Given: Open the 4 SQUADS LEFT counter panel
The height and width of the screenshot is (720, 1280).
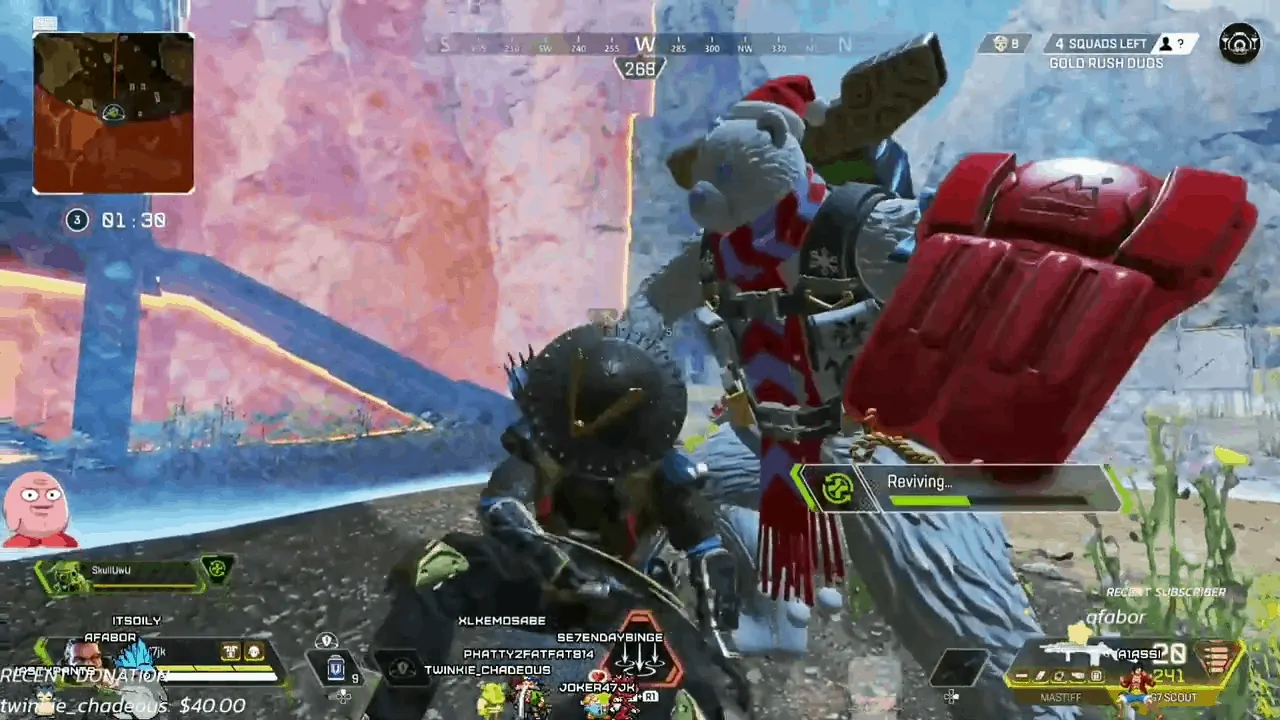Looking at the screenshot, I should tap(1099, 43).
